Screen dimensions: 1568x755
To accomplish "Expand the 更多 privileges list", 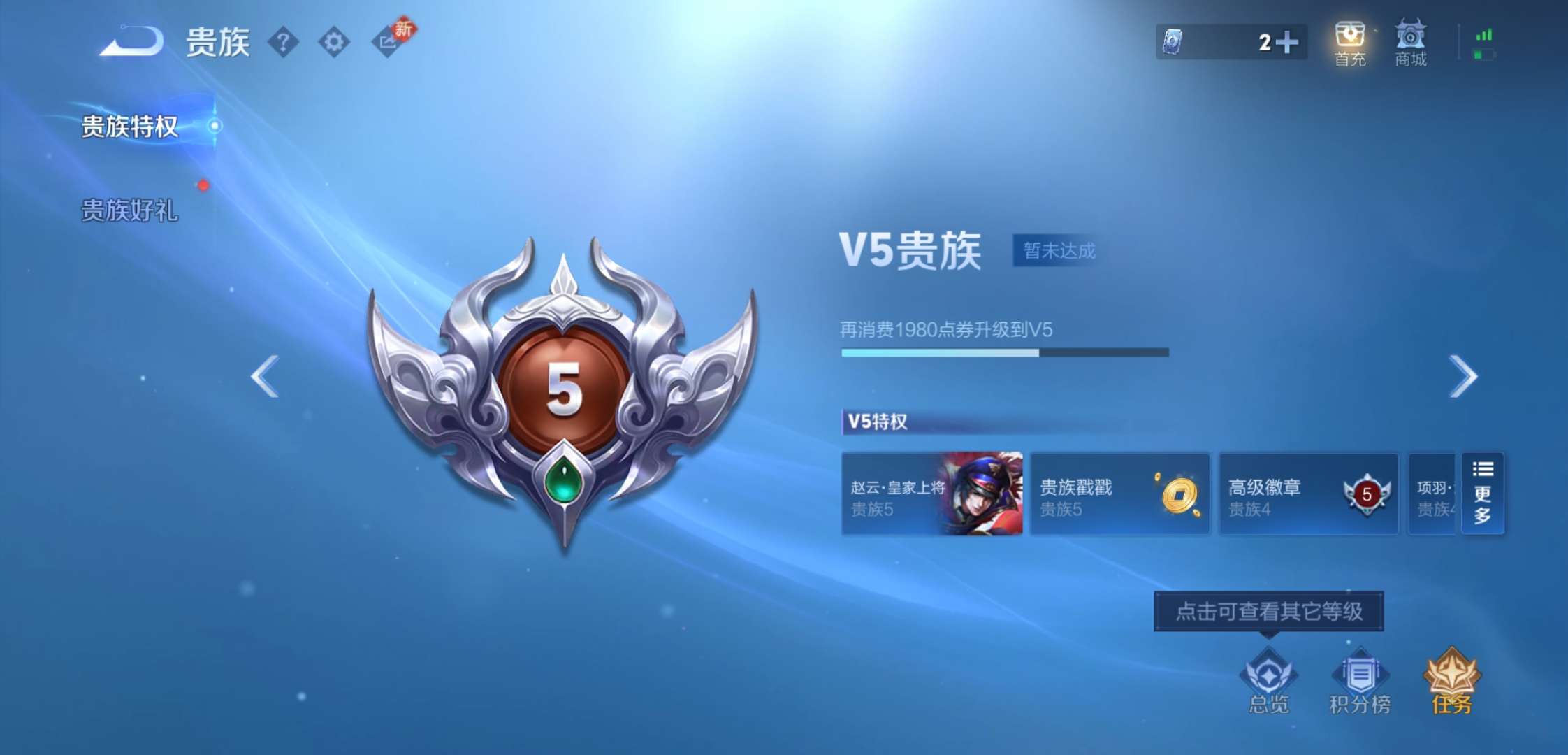I will coord(1483,494).
